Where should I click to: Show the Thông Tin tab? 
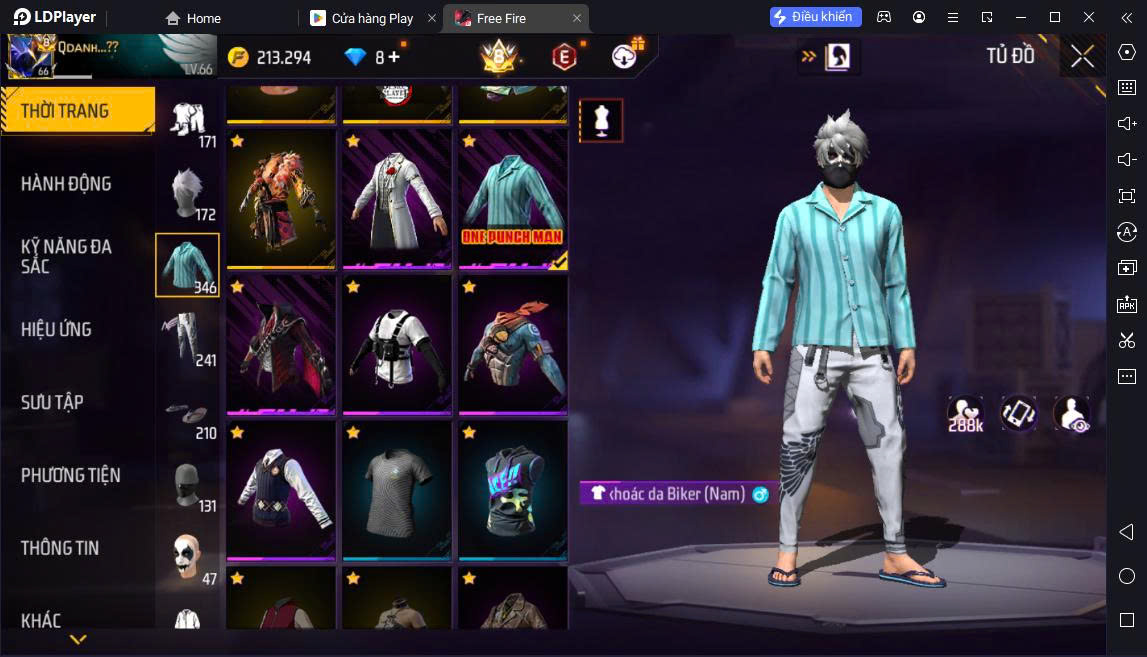coord(60,548)
